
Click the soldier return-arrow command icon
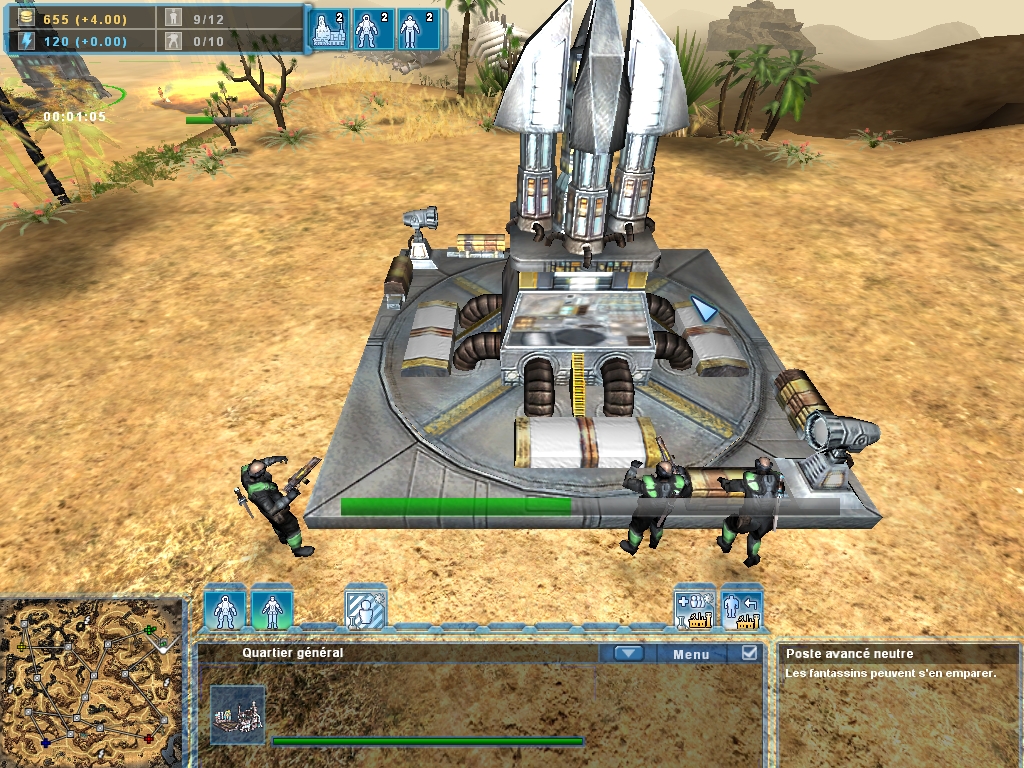click(742, 609)
